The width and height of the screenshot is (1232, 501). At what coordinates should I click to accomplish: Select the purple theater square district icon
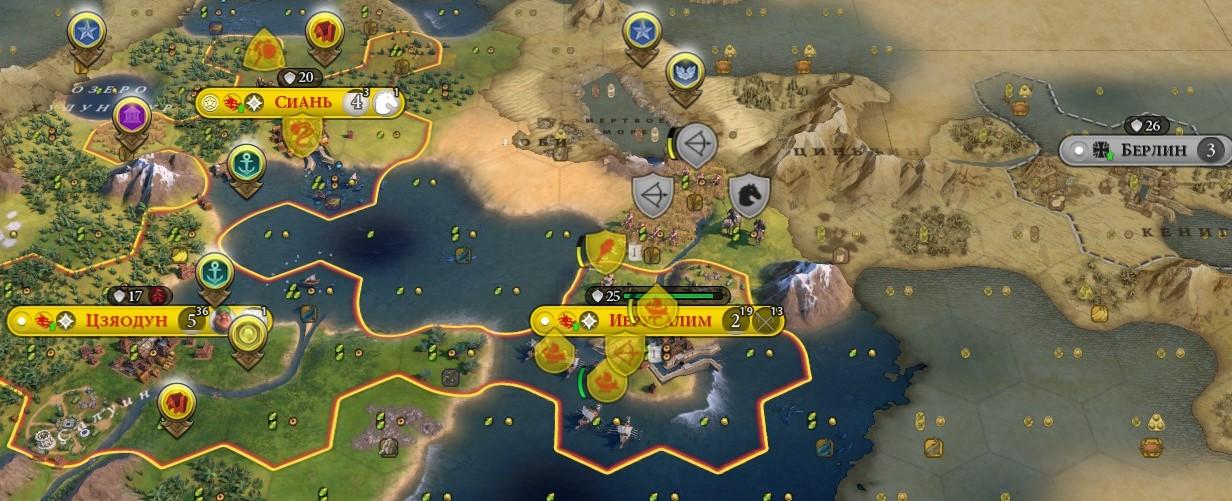pyautogui.click(x=132, y=115)
